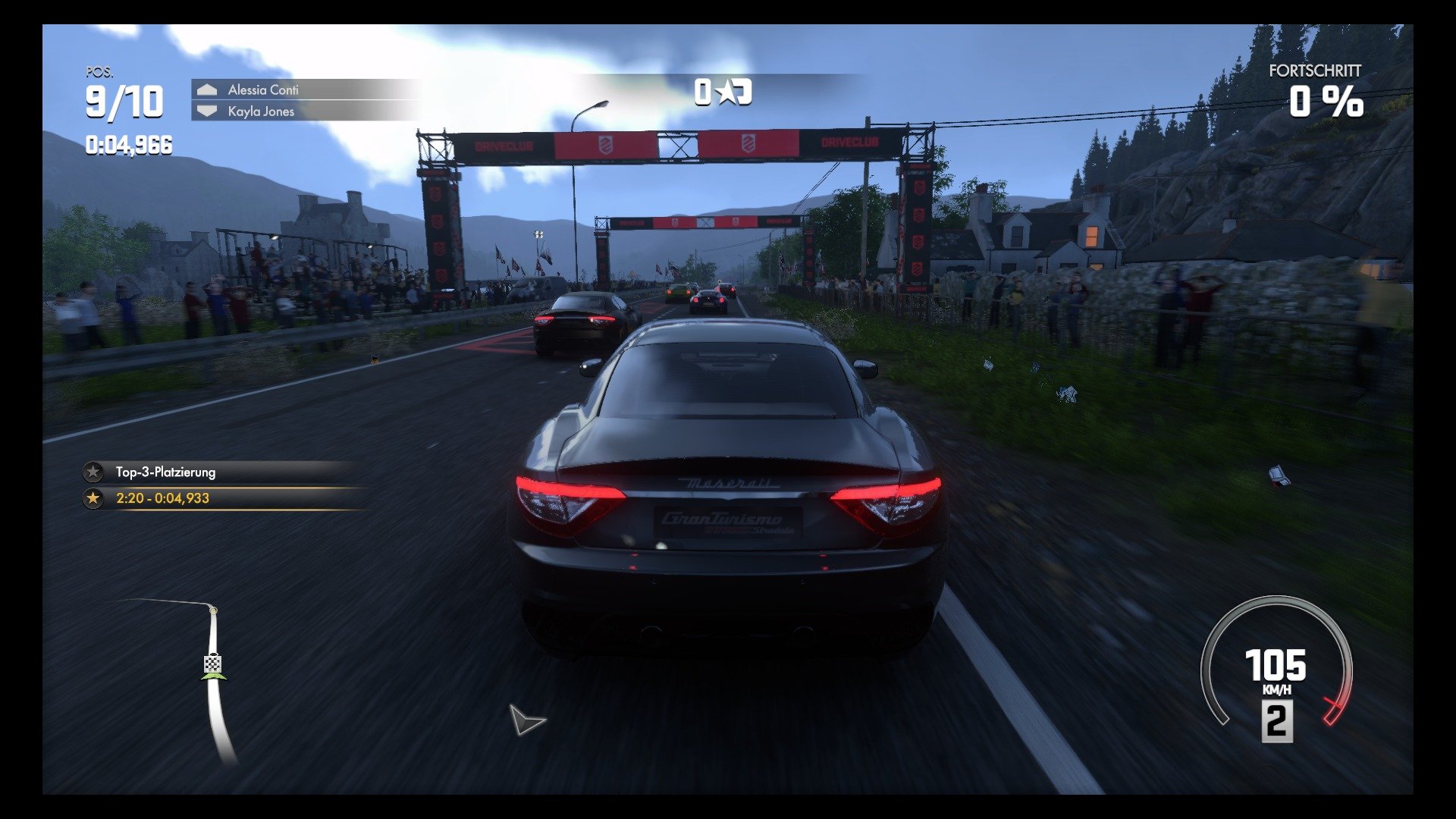Image resolution: width=1456 pixels, height=819 pixels.
Task: Open the 0★ fame counter details
Action: tap(722, 90)
